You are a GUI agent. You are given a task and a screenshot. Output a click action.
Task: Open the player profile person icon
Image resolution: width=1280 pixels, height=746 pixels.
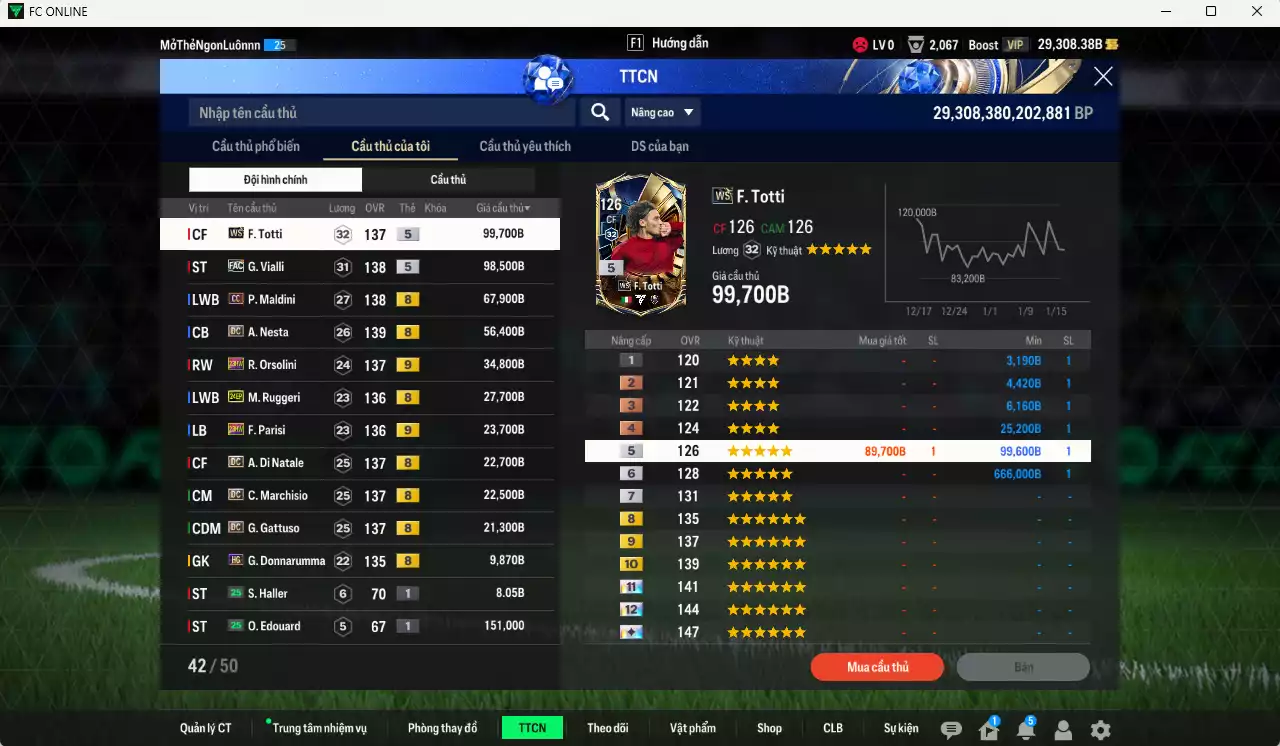coord(1062,729)
